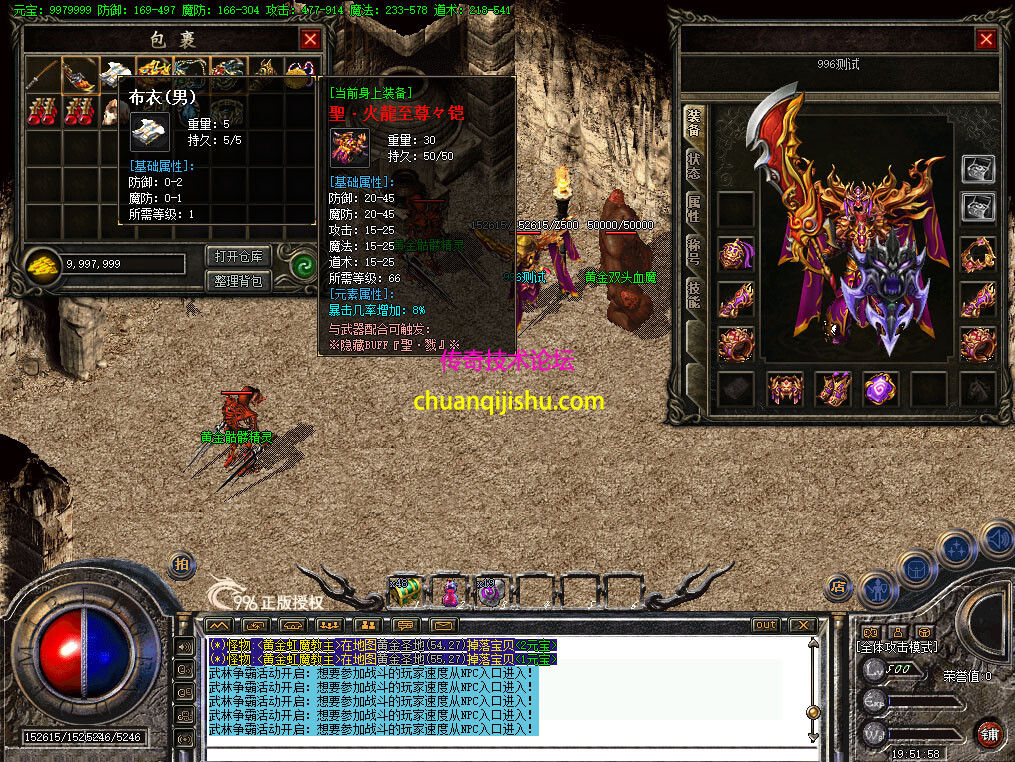Select the 技能 skills tab
Screen dimensions: 1015x762
[x=693, y=292]
